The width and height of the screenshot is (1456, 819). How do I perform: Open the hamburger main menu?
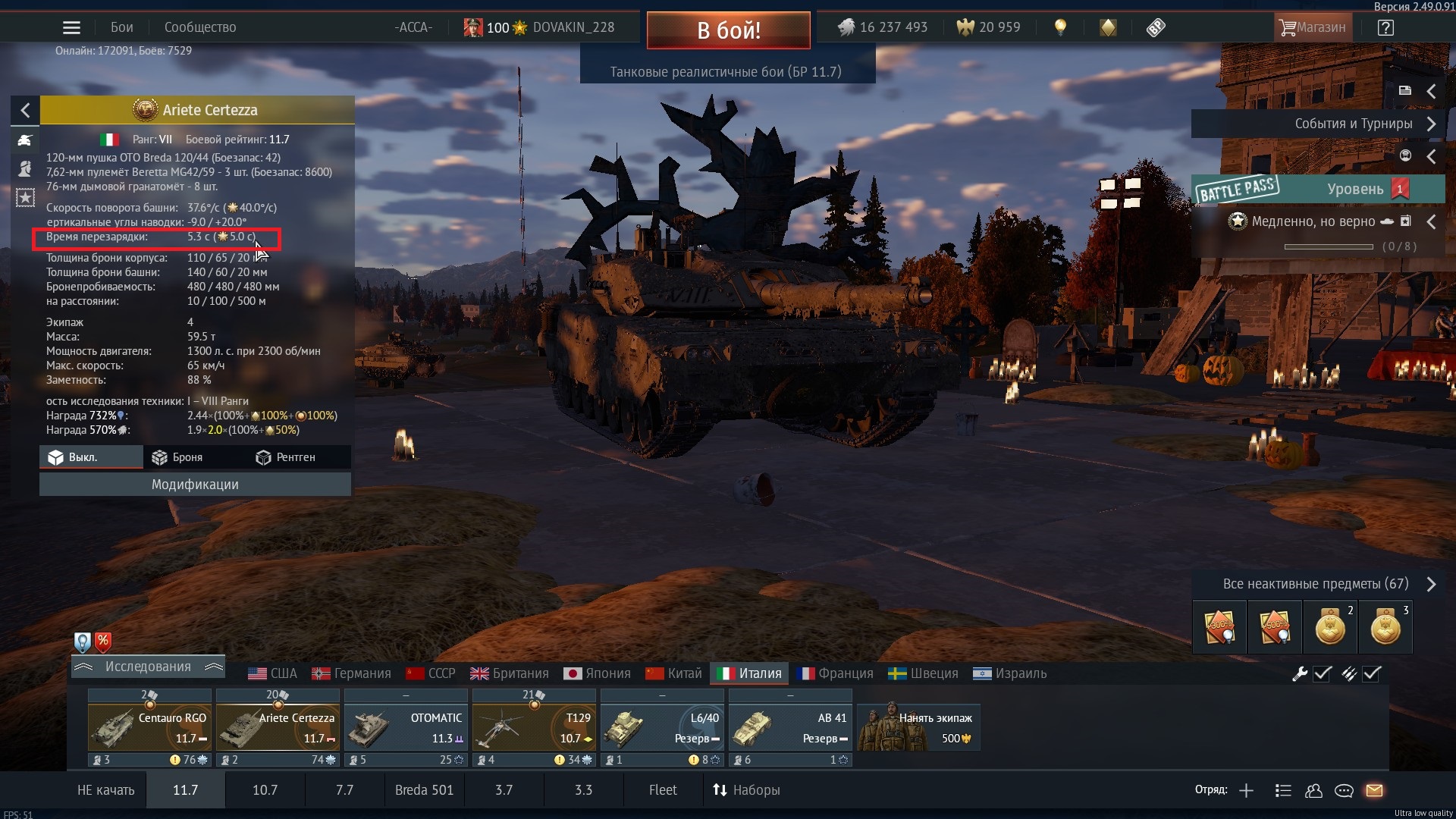[71, 28]
